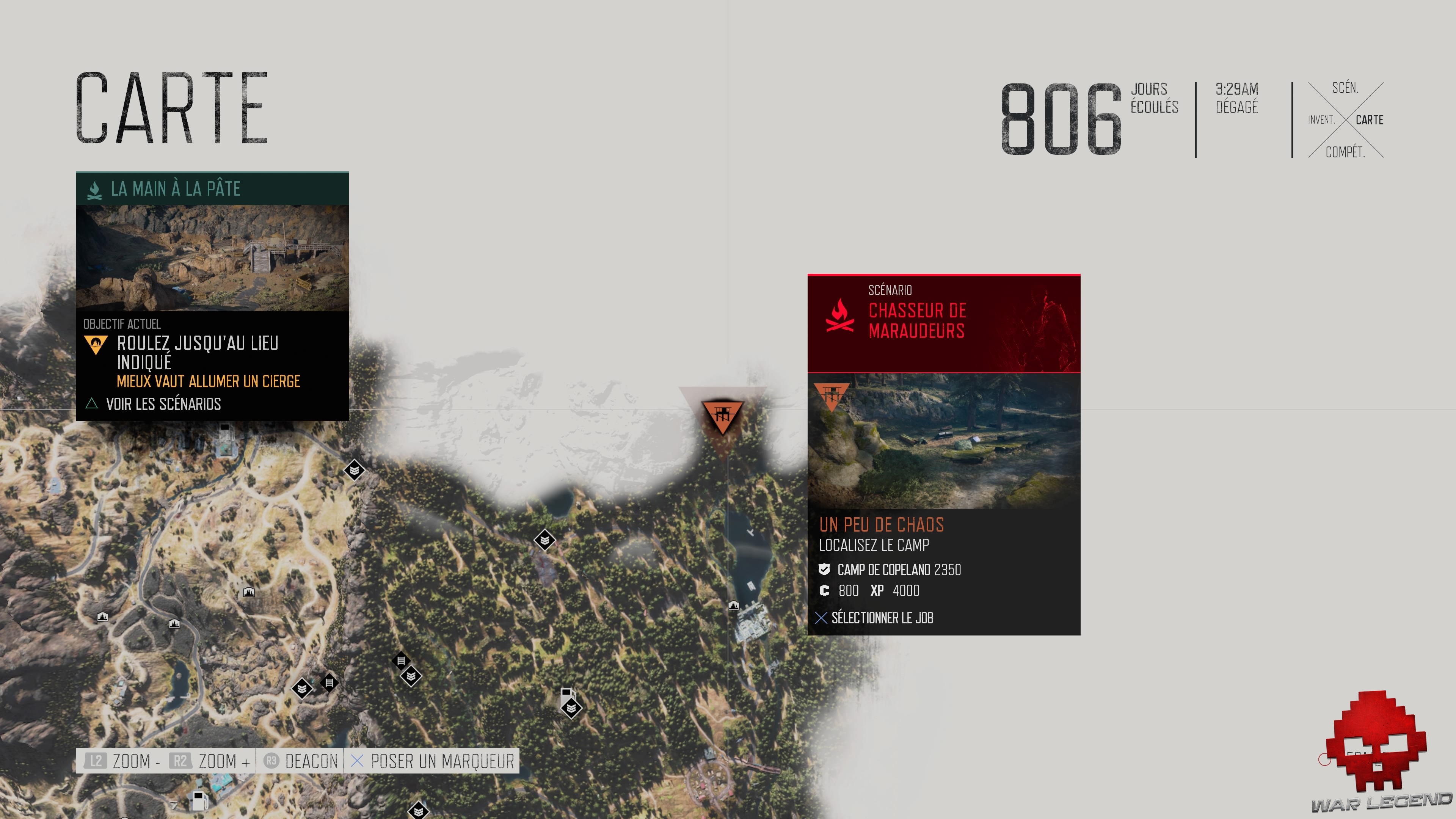Switch to the COMPÉT. tab
Image resolution: width=1456 pixels, height=819 pixels.
[x=1346, y=152]
